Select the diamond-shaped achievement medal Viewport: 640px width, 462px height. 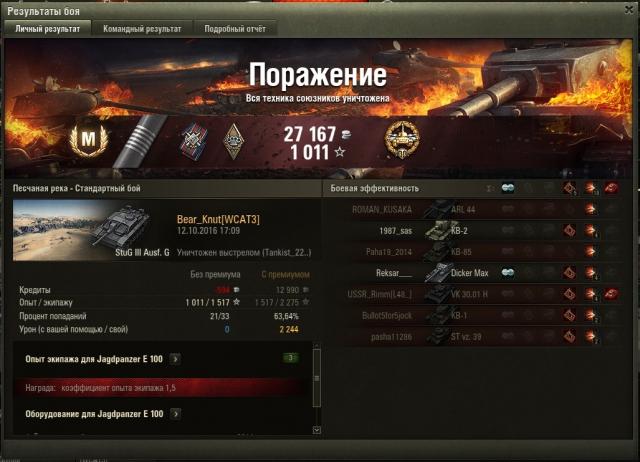pos(235,140)
